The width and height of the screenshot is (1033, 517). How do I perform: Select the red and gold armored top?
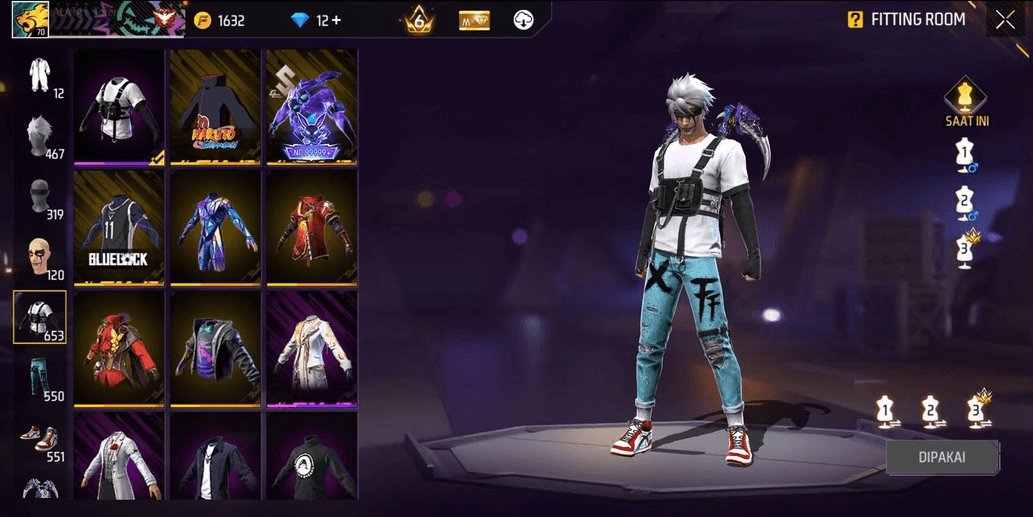point(311,228)
